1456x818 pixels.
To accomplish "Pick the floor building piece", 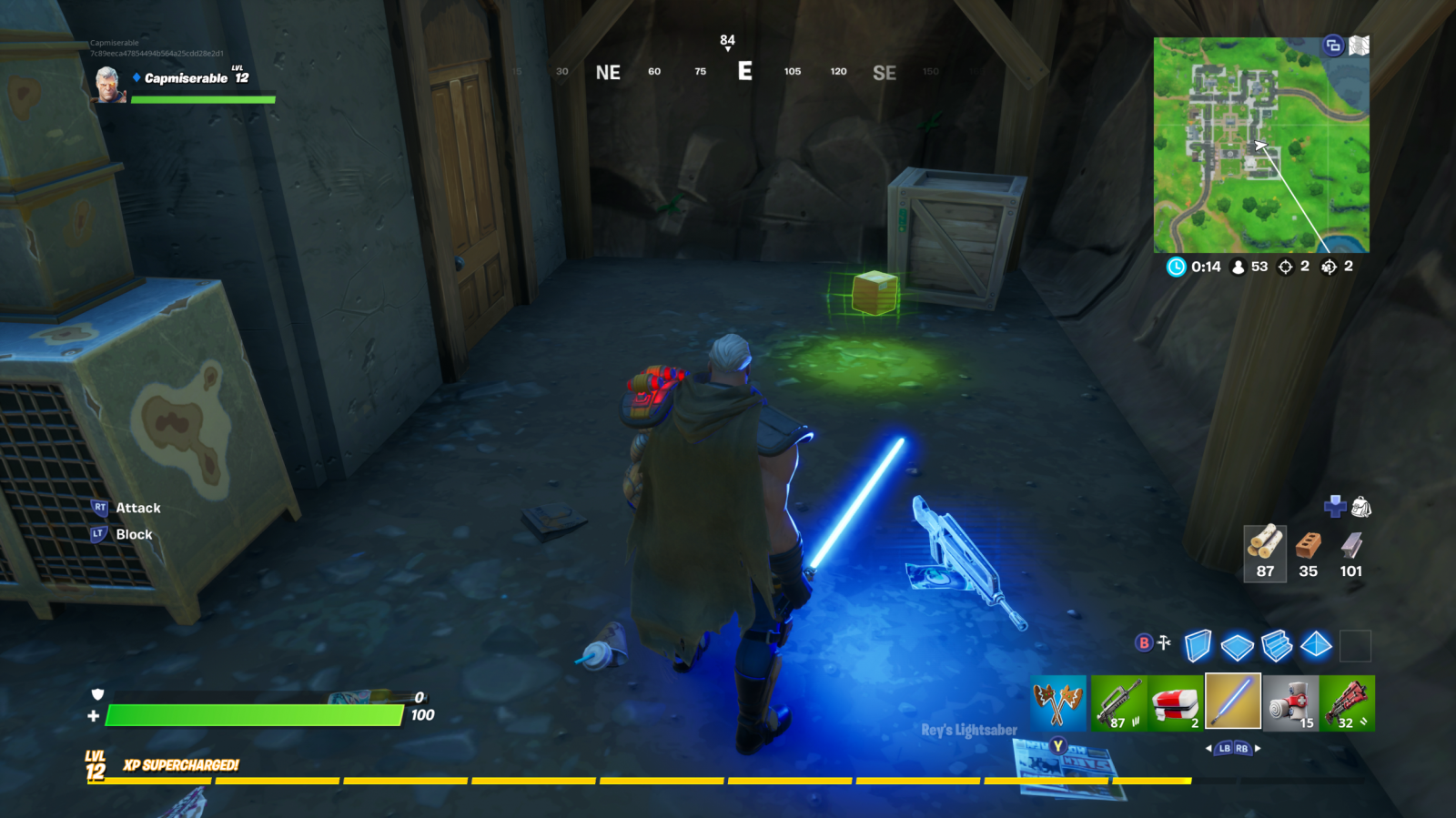I will pos(1237,647).
